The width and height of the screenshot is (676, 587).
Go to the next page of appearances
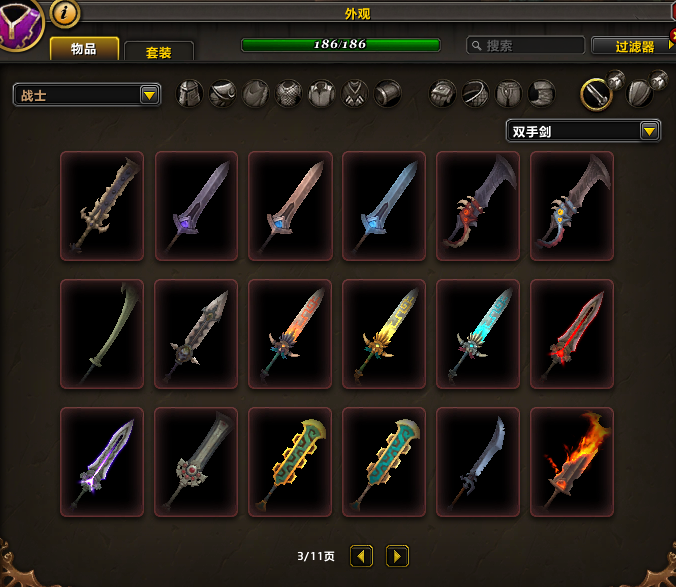(397, 556)
